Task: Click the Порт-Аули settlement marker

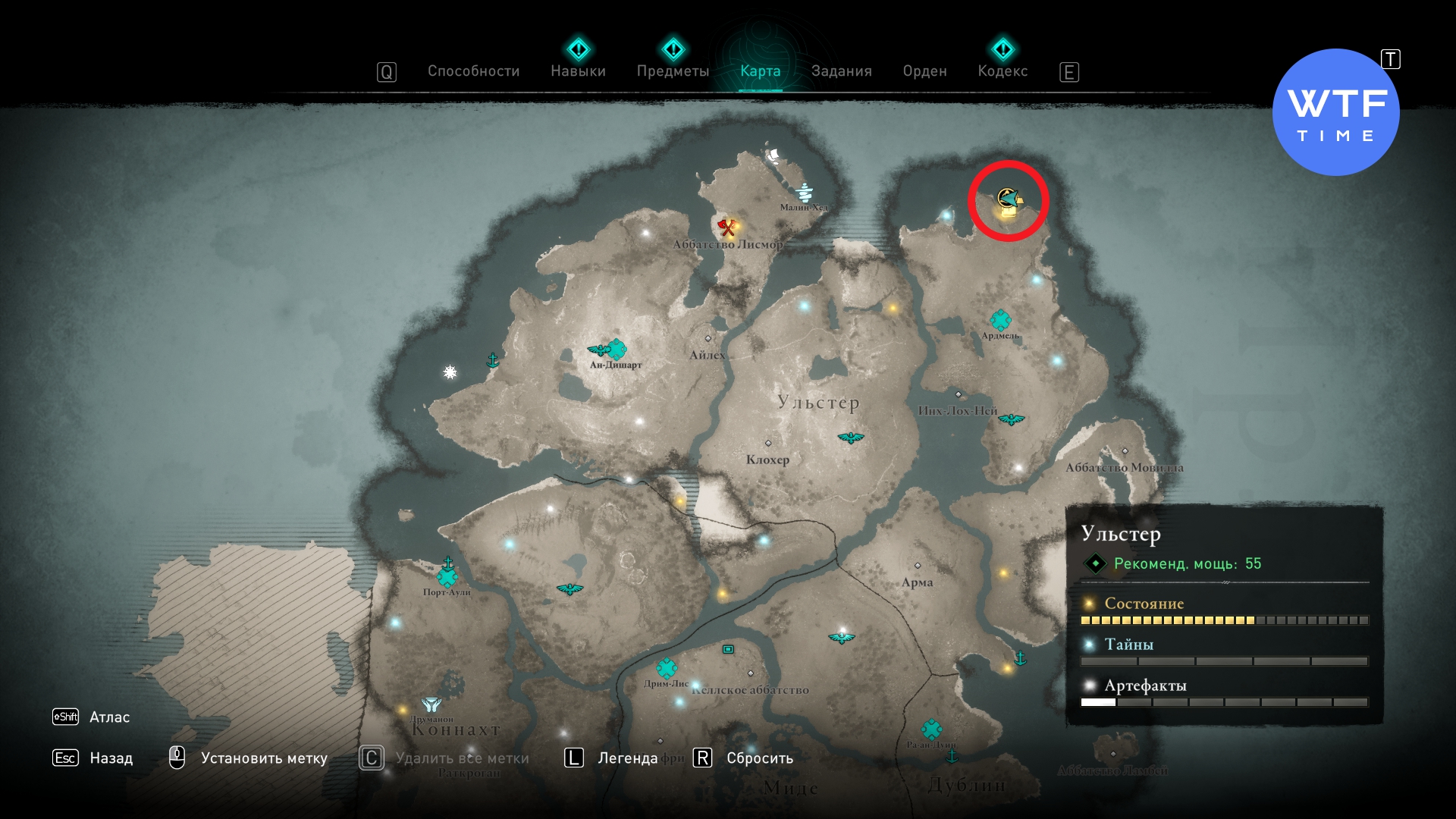Action: [x=447, y=578]
